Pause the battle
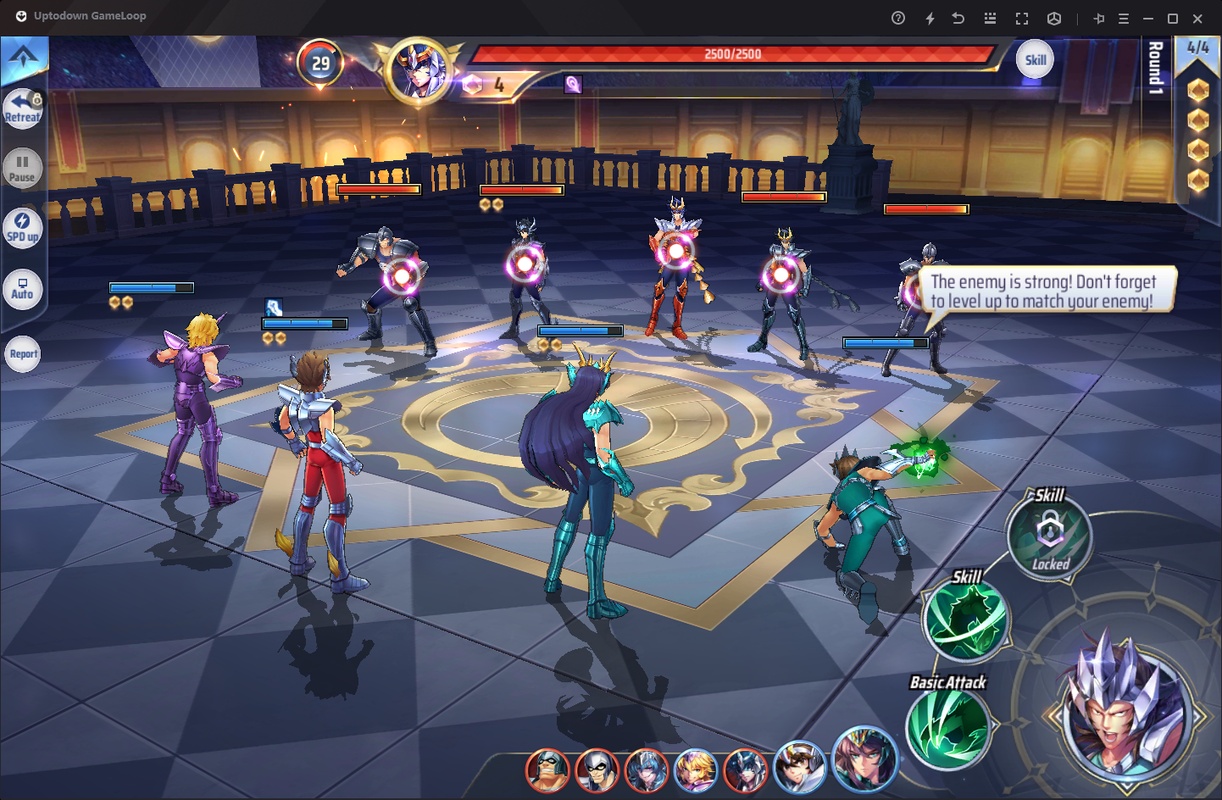This screenshot has width=1222, height=800. pyautogui.click(x=22, y=167)
